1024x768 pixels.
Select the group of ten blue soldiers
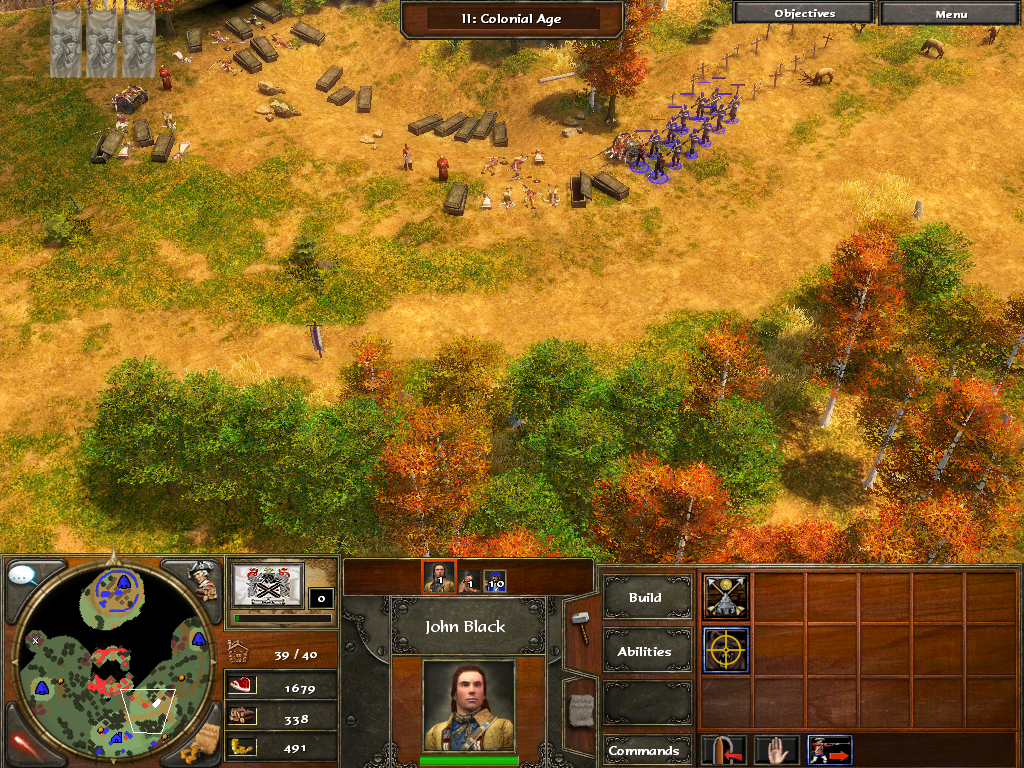click(495, 580)
